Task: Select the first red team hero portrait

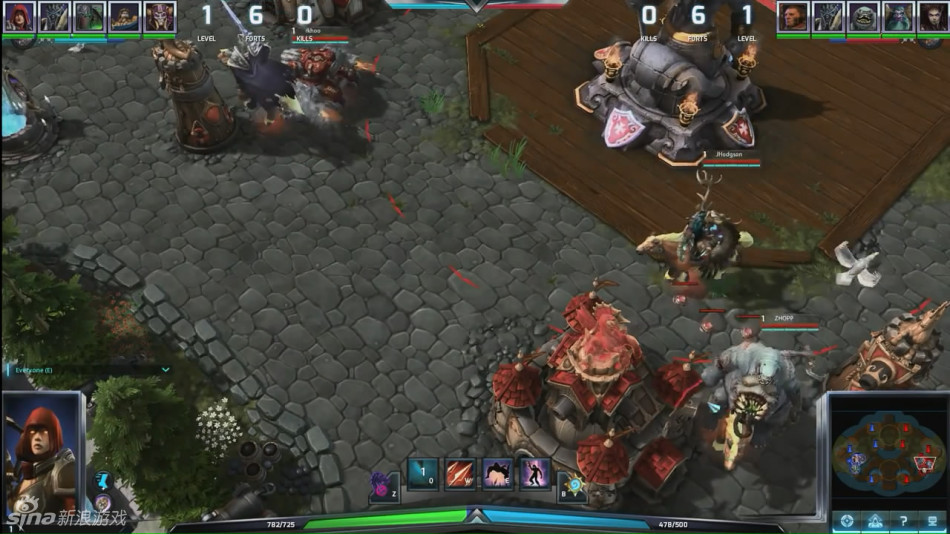Action: coord(793,17)
